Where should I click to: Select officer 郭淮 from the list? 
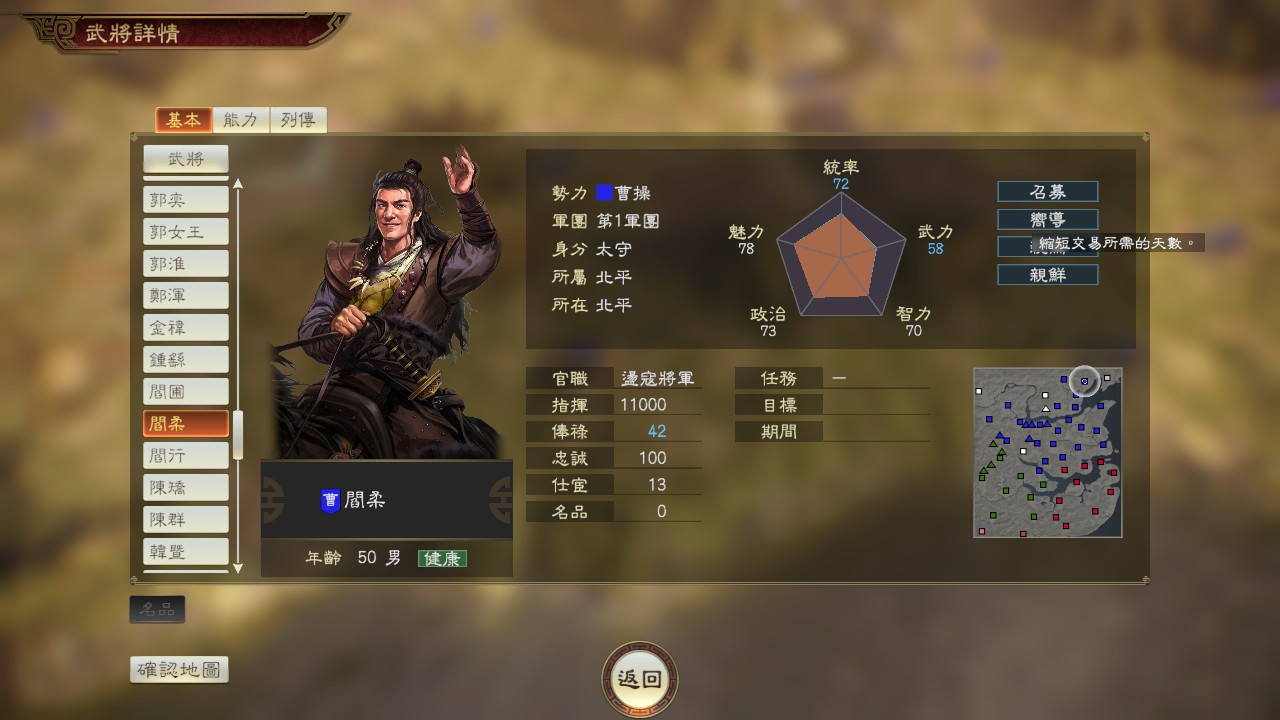coord(185,262)
